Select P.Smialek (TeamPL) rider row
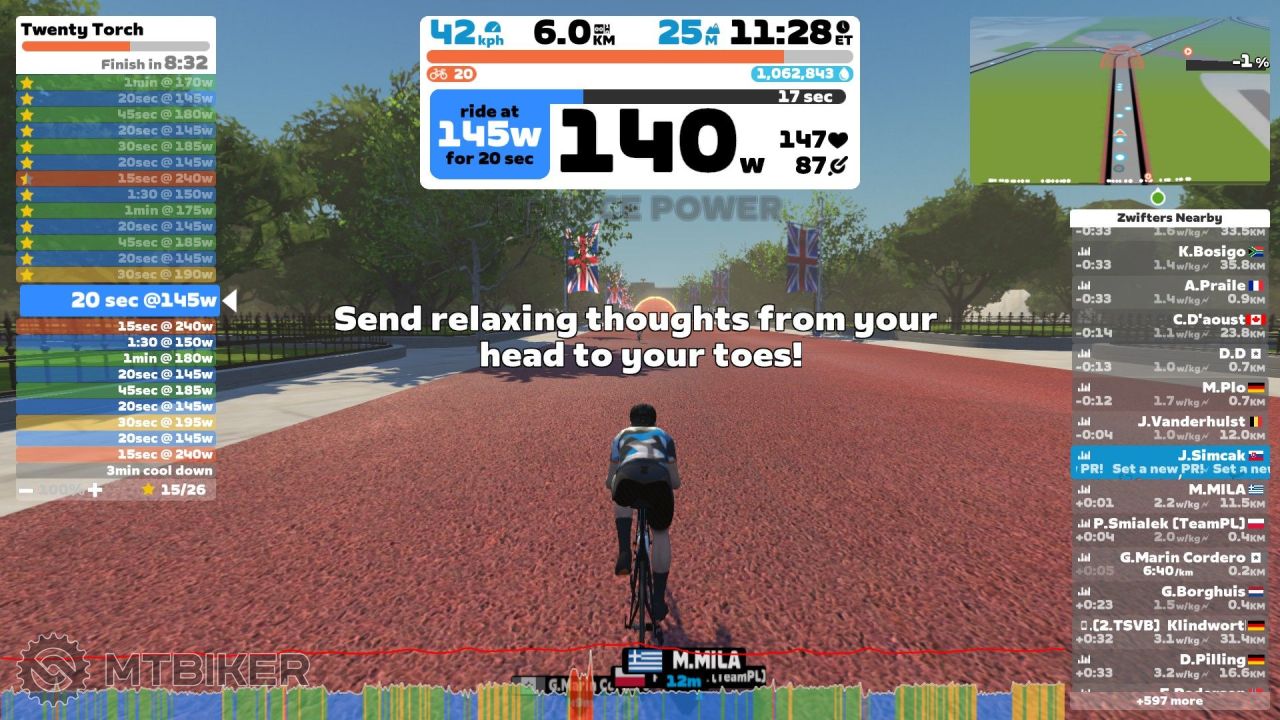The width and height of the screenshot is (1280, 720). point(1169,530)
